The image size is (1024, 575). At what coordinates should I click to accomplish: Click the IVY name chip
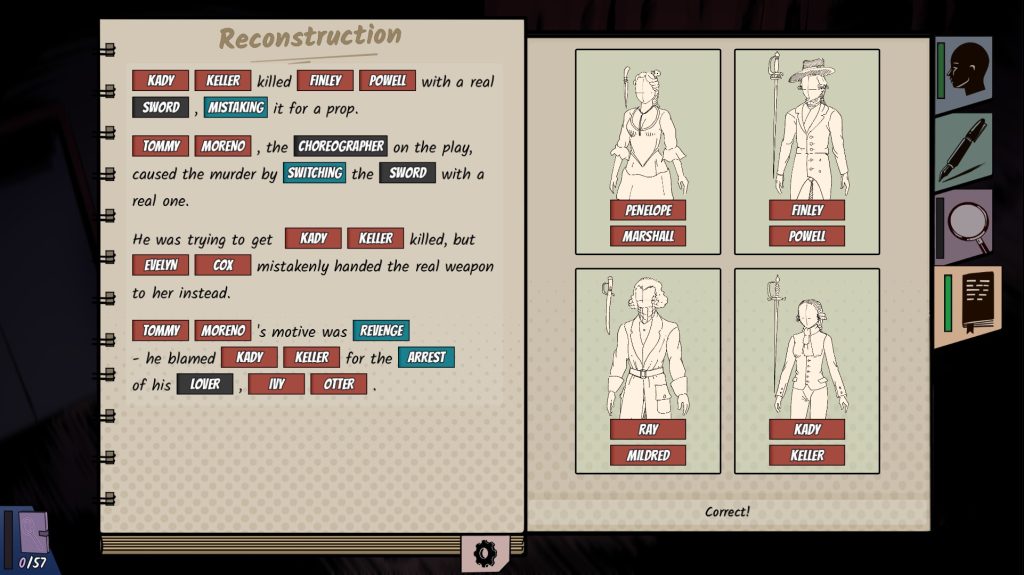pyautogui.click(x=276, y=384)
